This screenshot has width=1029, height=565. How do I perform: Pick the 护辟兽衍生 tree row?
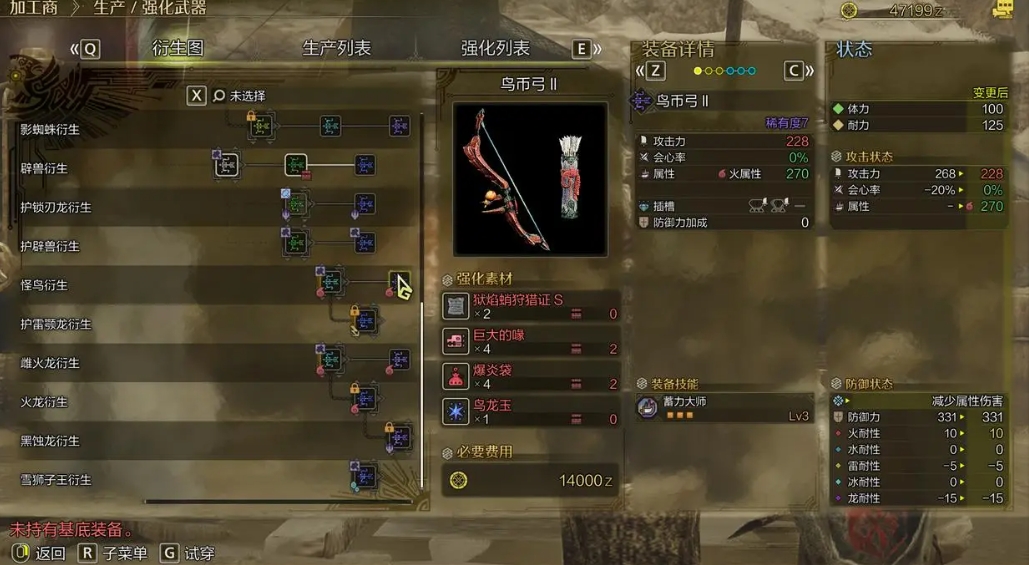(x=50, y=247)
